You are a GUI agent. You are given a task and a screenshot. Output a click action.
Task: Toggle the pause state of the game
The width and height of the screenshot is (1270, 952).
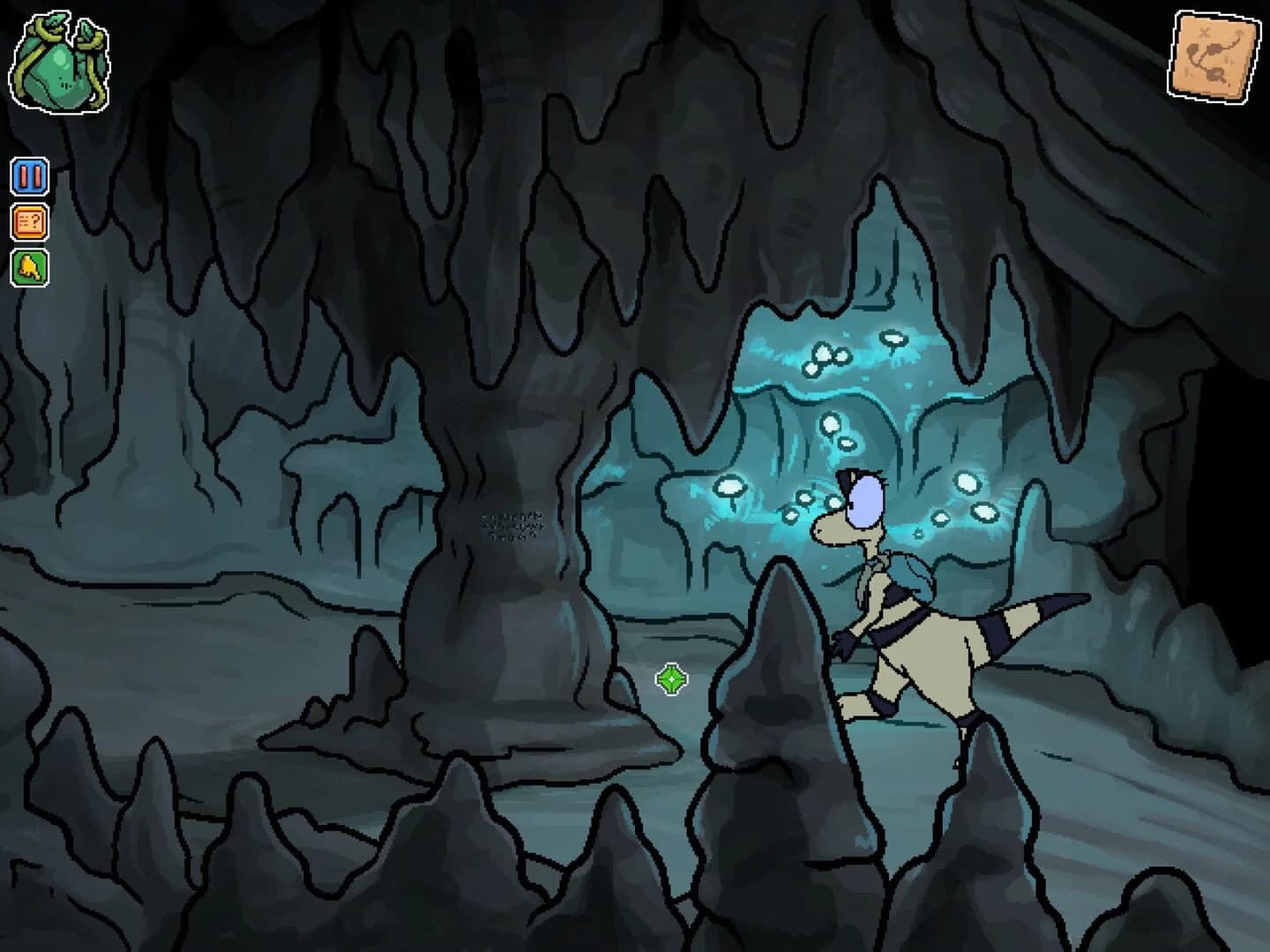pyautogui.click(x=28, y=175)
